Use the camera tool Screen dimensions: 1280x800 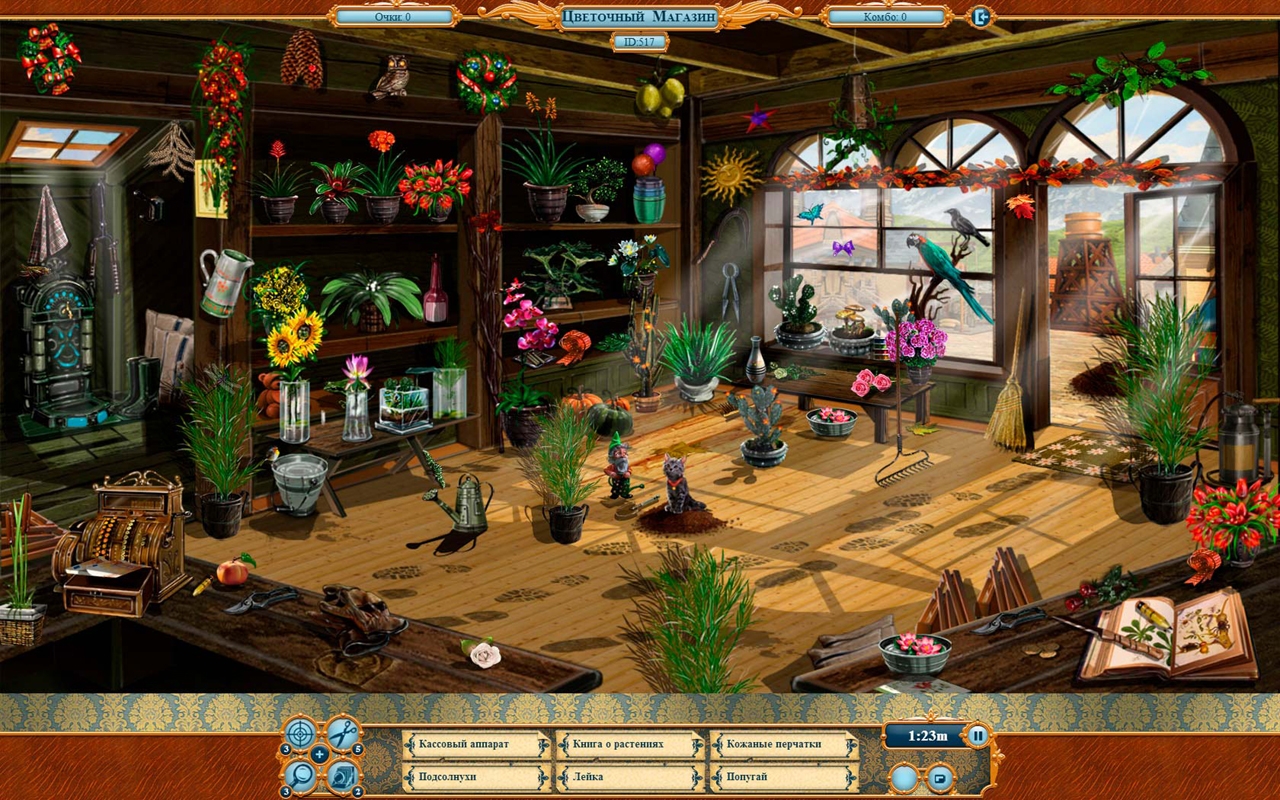click(343, 774)
